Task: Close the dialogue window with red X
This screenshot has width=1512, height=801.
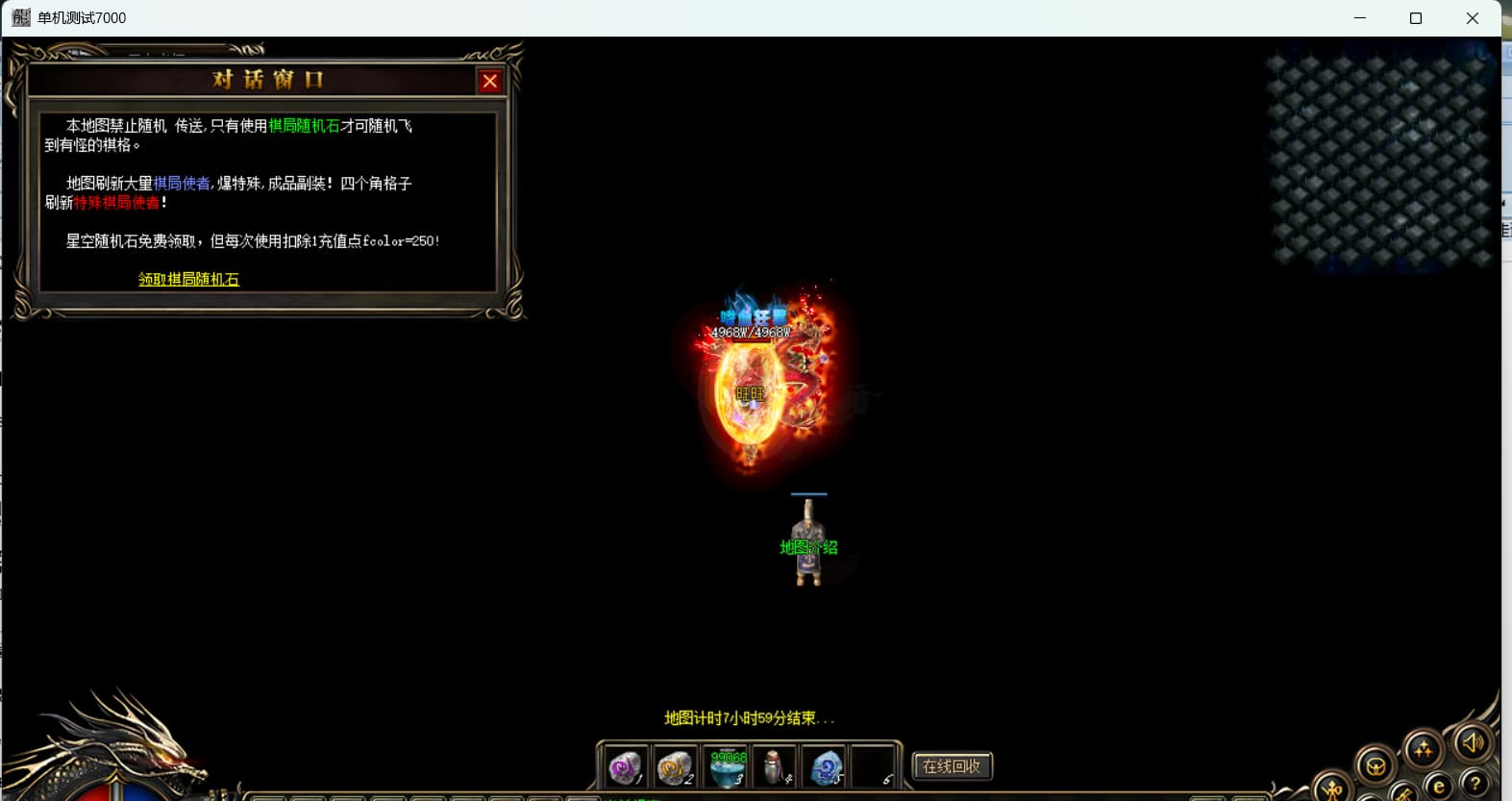Action: pyautogui.click(x=490, y=82)
